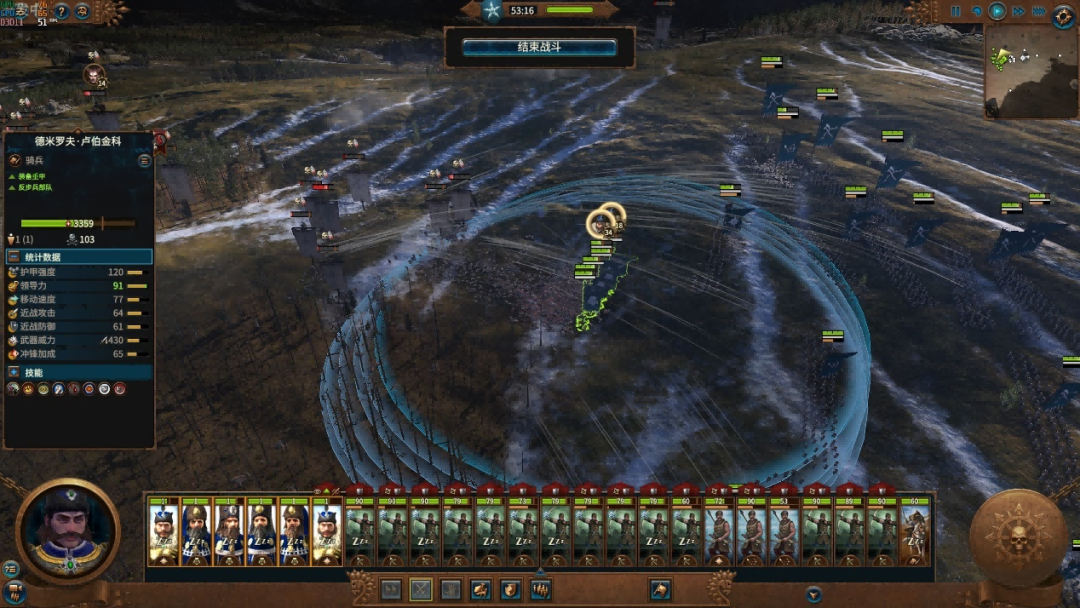This screenshot has width=1080, height=608.
Task: Pause the battle
Action: click(955, 12)
